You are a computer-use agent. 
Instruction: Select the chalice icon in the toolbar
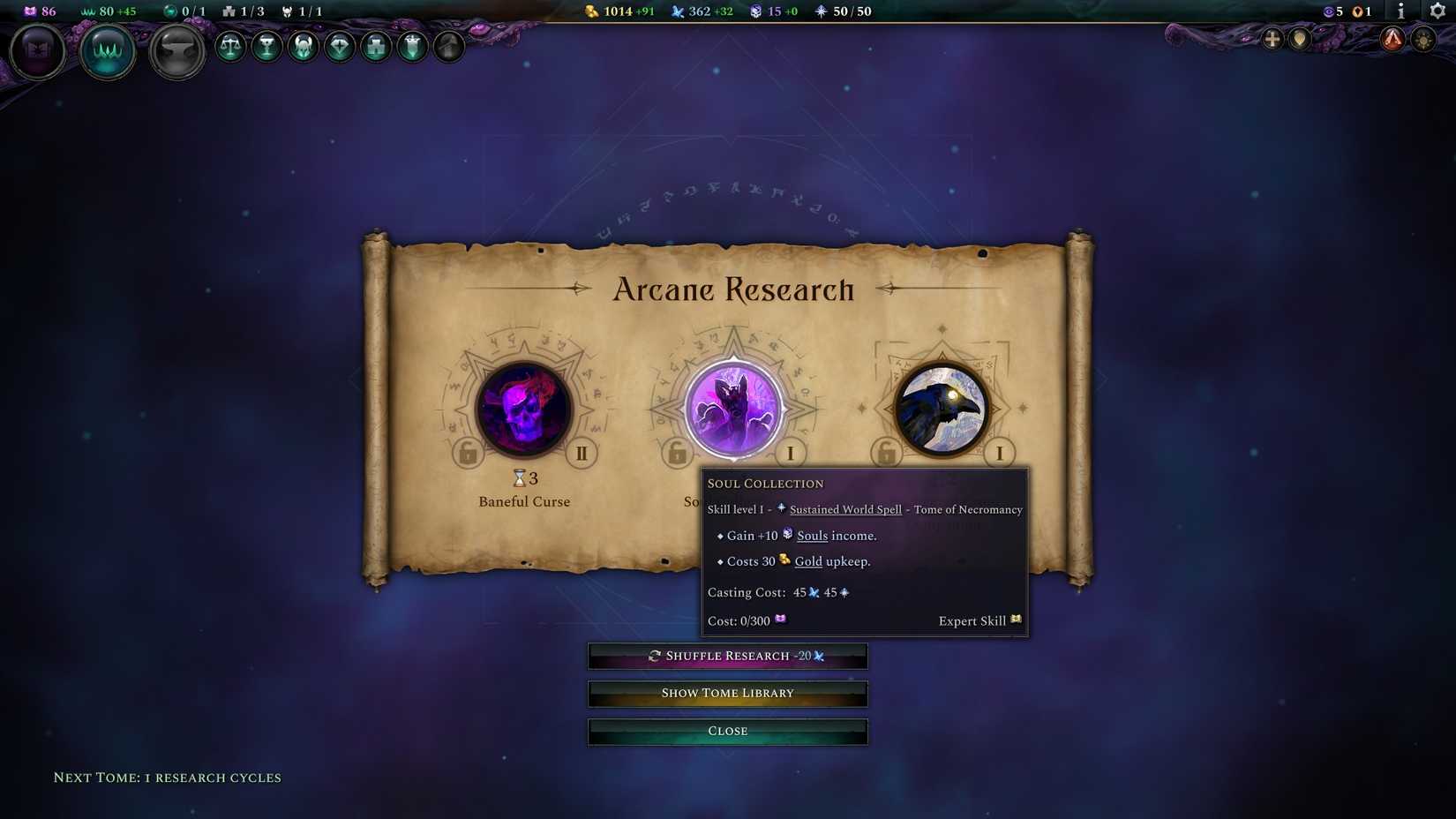click(266, 49)
